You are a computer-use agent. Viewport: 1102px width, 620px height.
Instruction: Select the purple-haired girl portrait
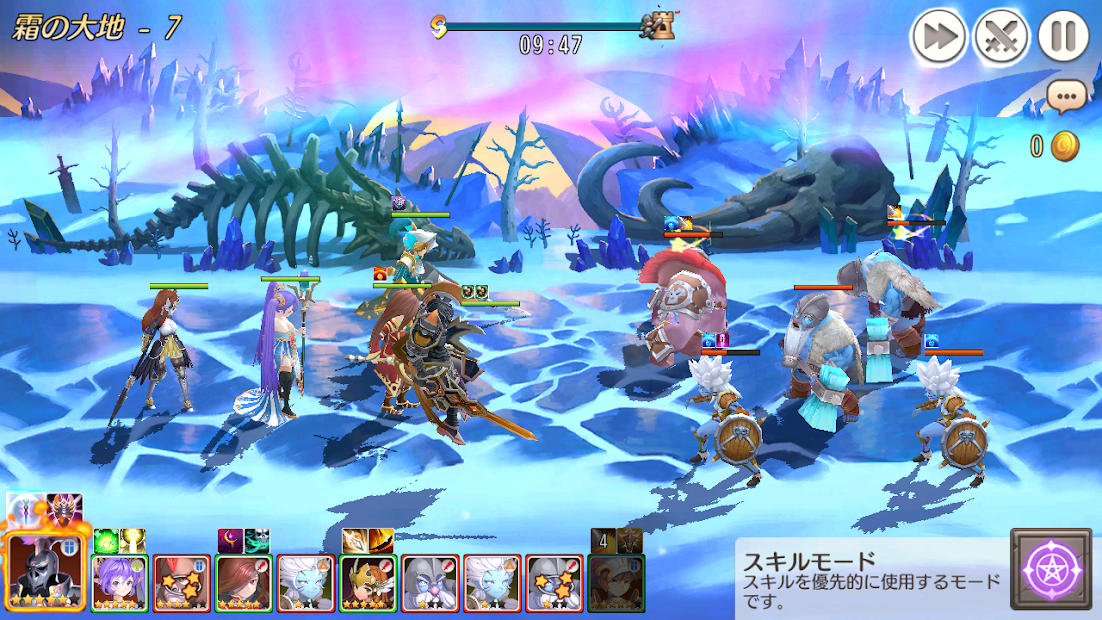(120, 583)
